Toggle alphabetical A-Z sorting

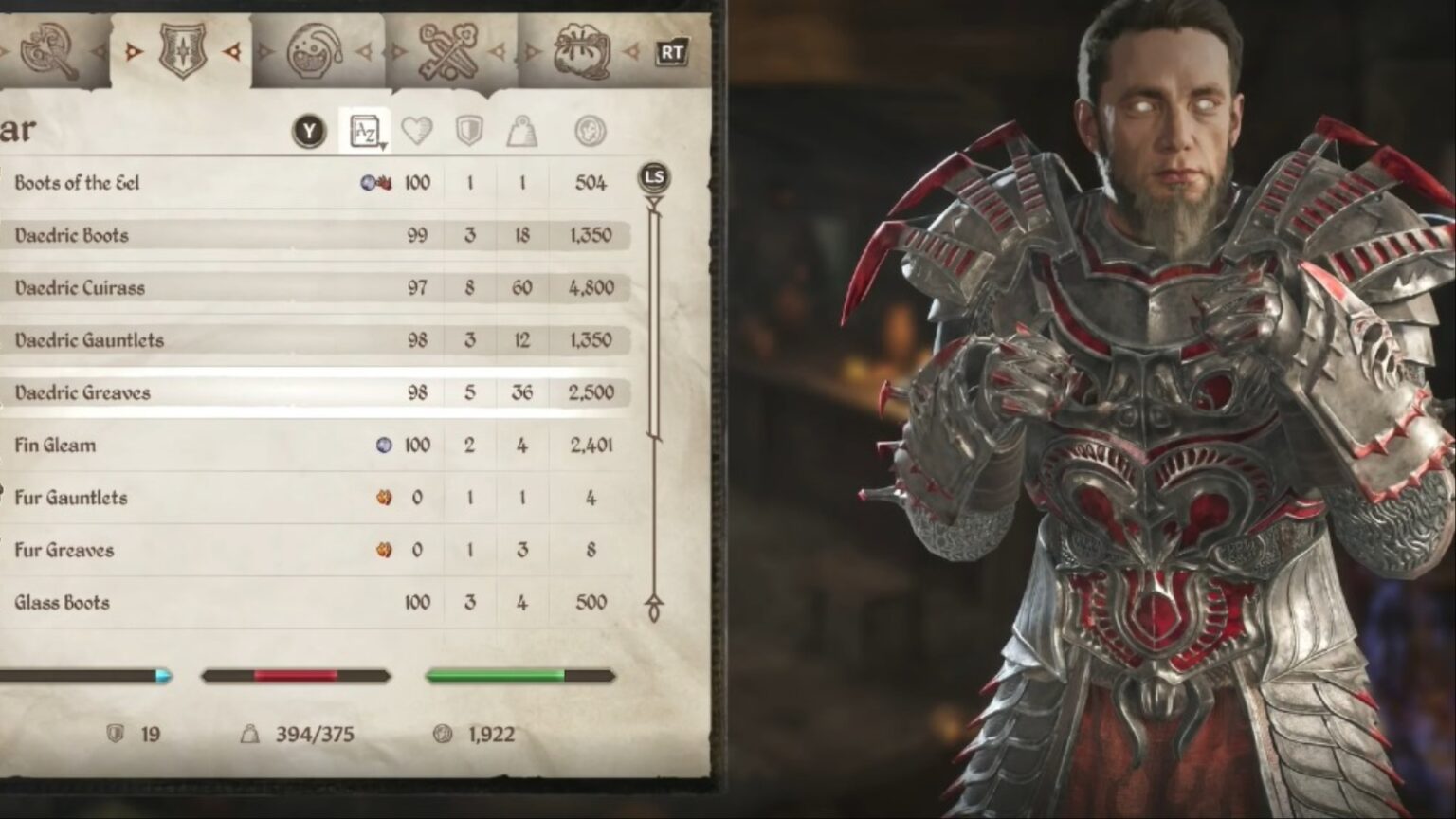[365, 130]
